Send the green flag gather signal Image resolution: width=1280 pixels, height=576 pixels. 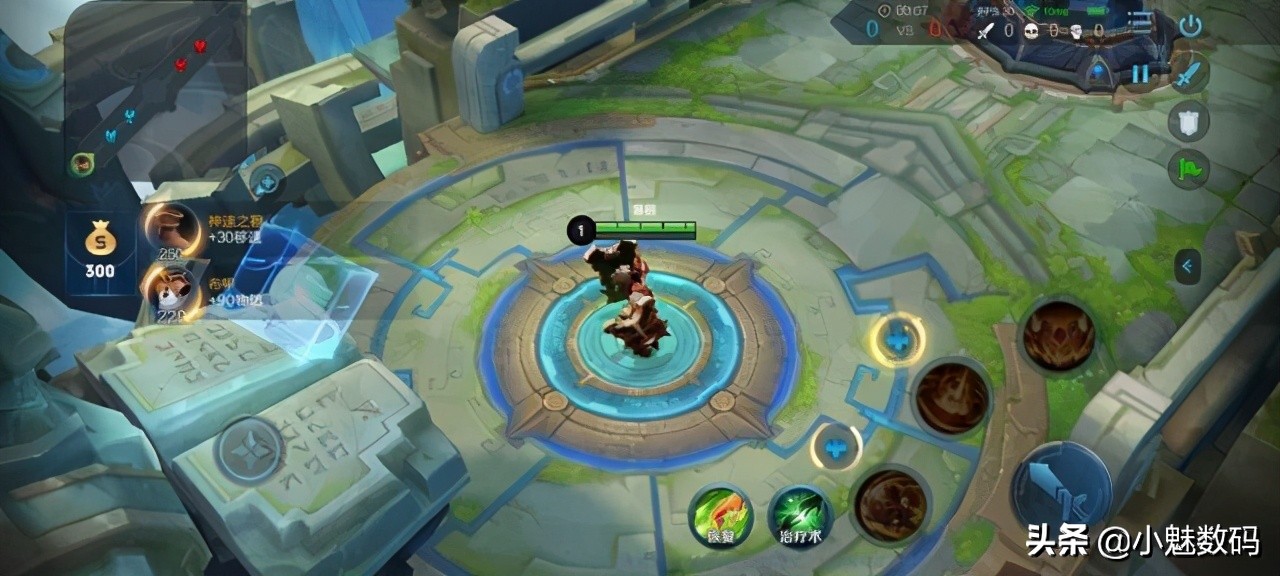1189,168
